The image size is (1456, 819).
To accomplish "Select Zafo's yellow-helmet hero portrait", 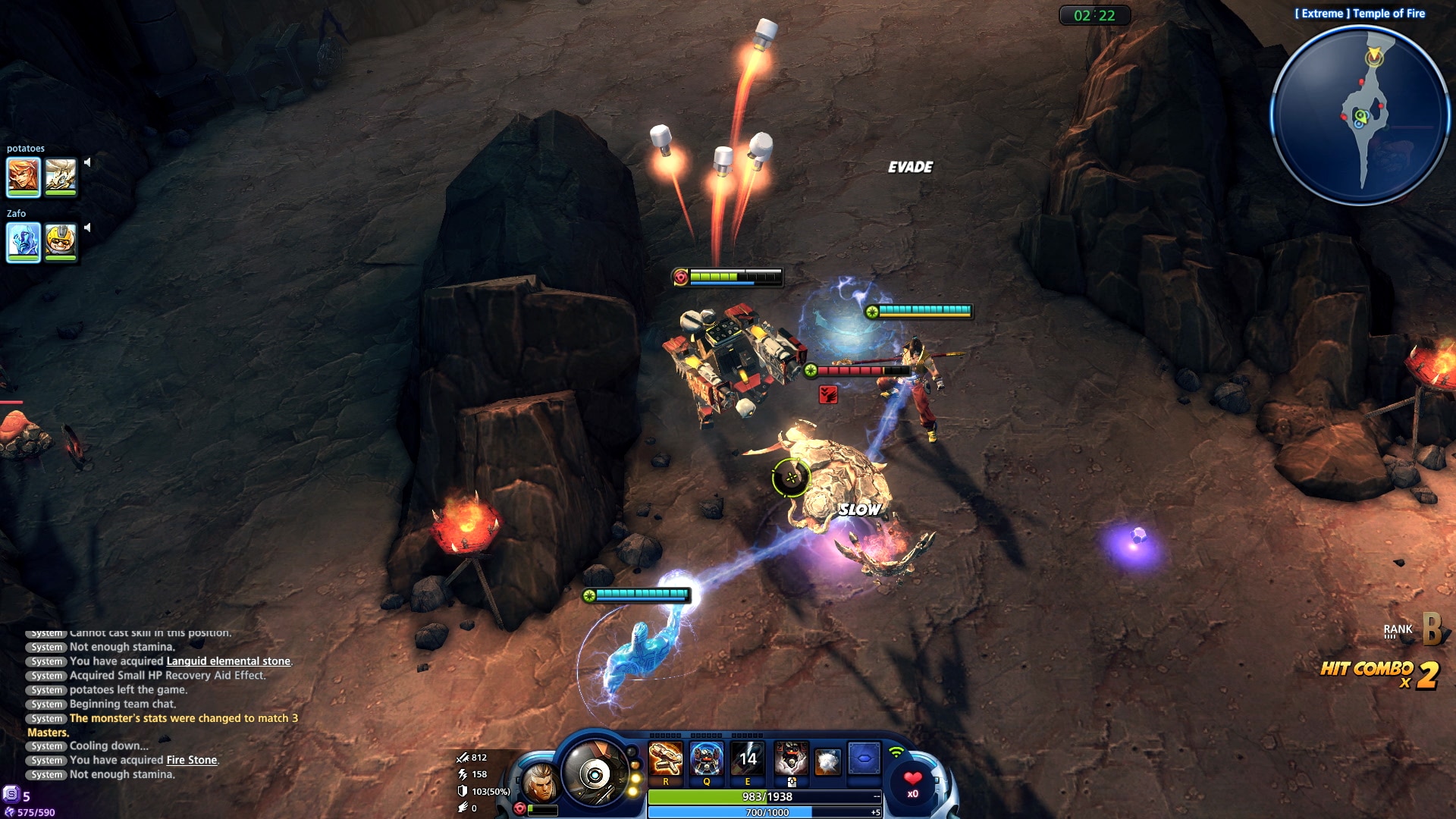I will click(x=61, y=242).
